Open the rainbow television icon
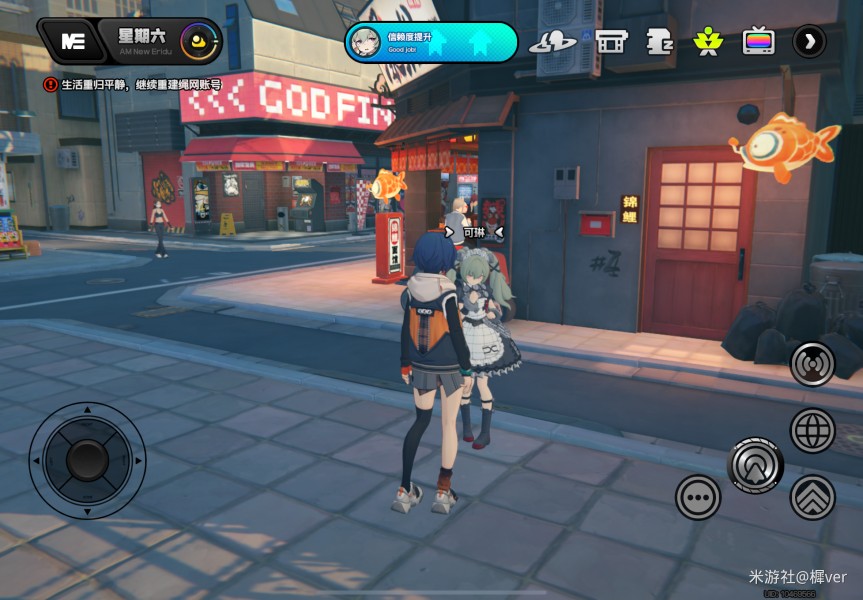This screenshot has height=600, width=863. [x=759, y=42]
